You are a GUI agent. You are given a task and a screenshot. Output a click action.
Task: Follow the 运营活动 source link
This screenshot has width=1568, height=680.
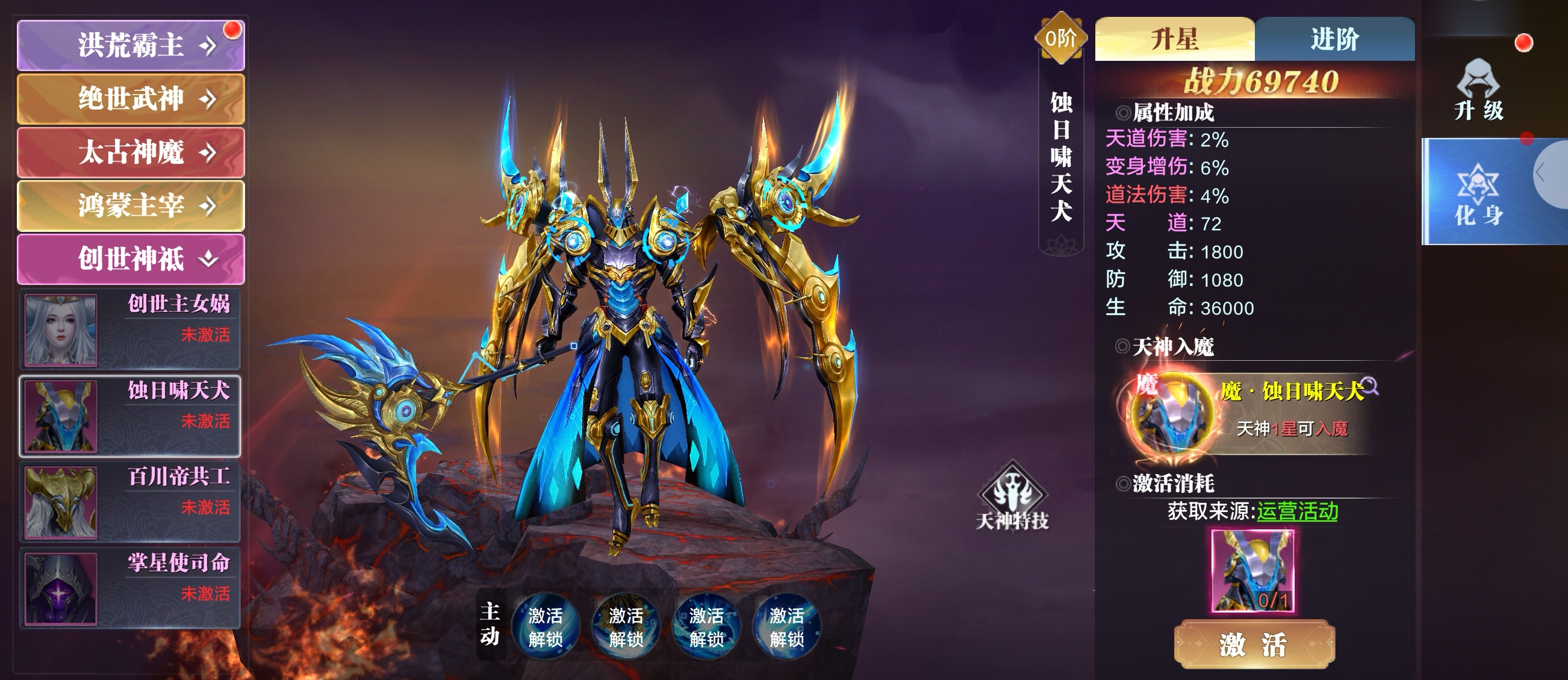pyautogui.click(x=1297, y=511)
